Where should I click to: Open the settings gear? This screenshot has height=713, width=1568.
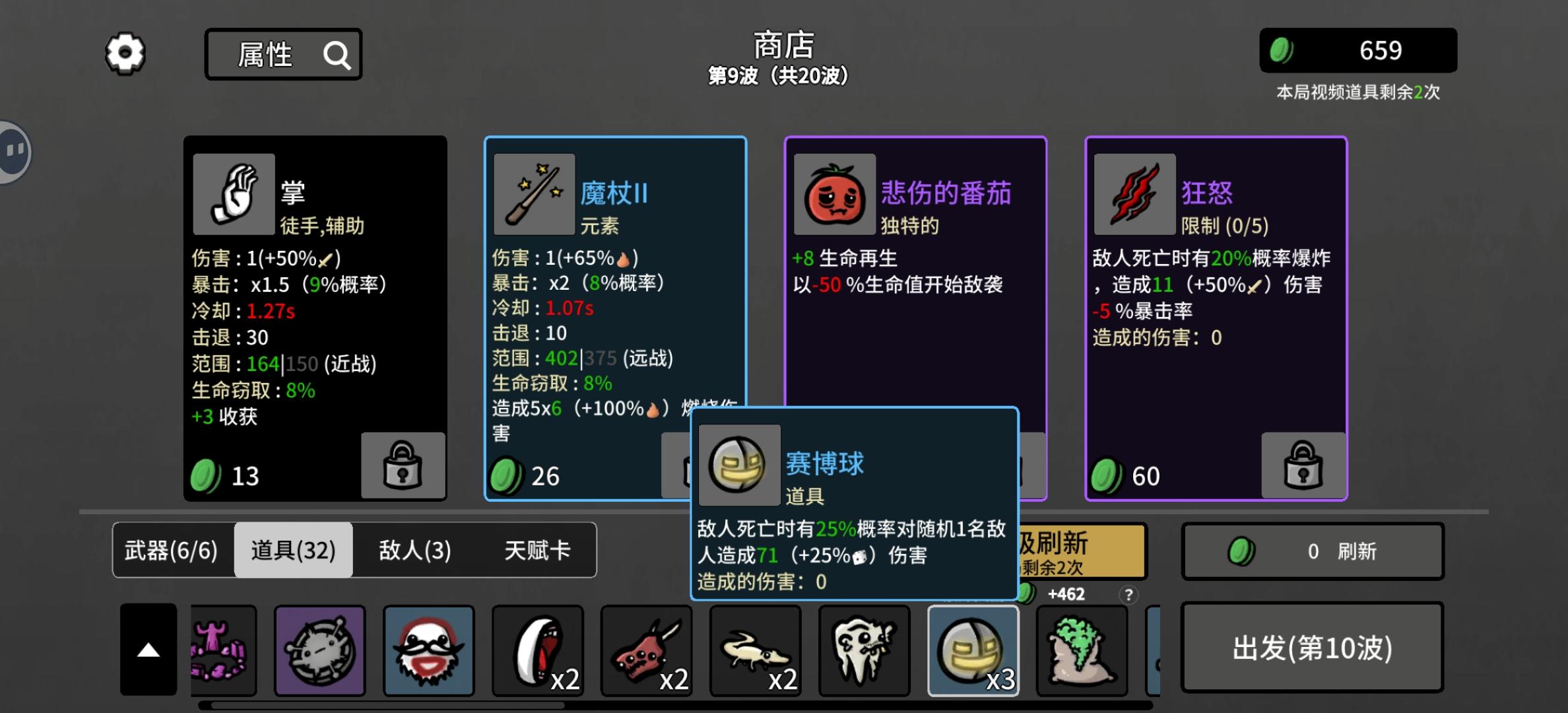click(x=124, y=53)
